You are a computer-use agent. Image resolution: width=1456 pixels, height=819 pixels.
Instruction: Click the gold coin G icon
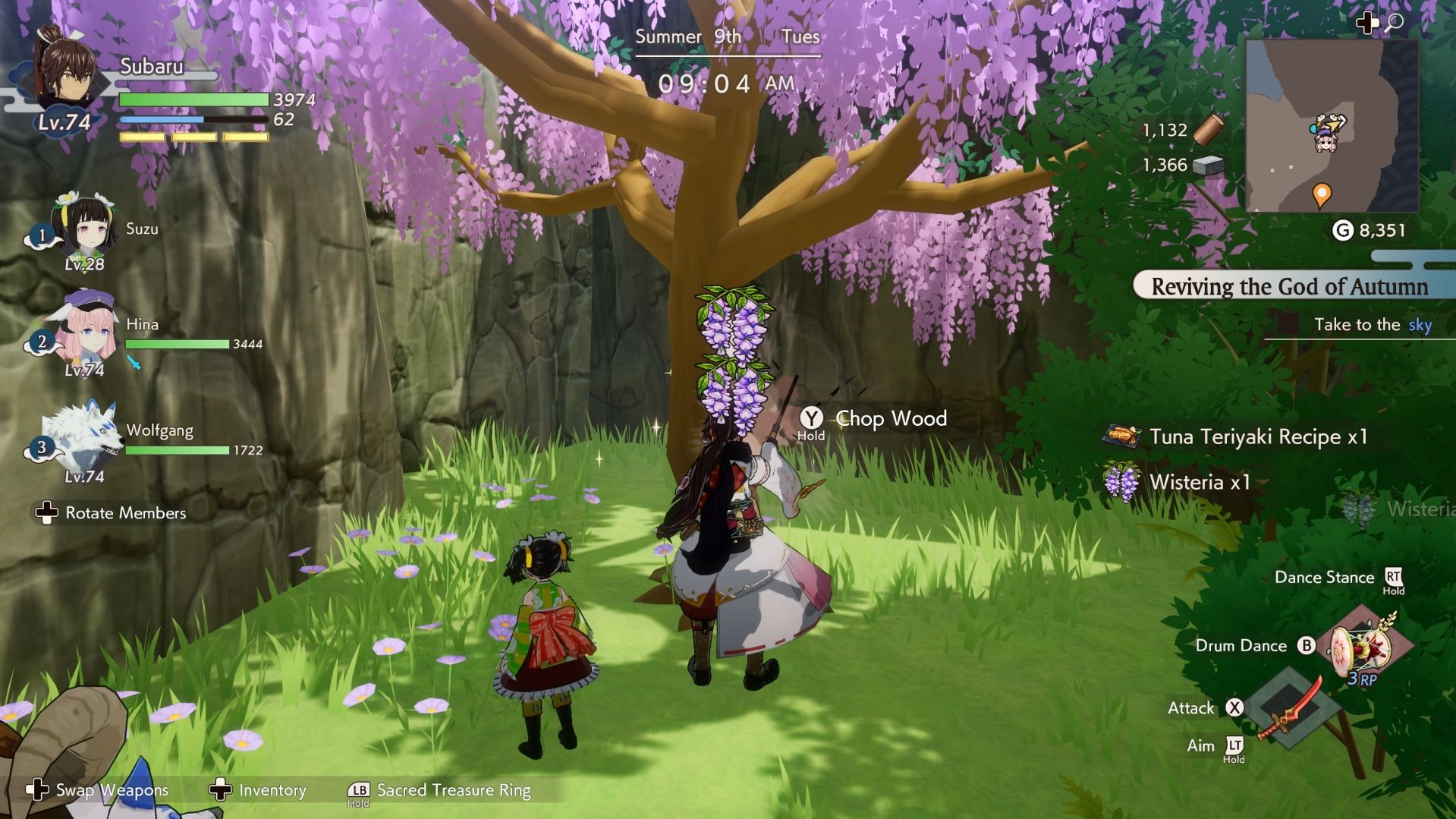[1343, 231]
